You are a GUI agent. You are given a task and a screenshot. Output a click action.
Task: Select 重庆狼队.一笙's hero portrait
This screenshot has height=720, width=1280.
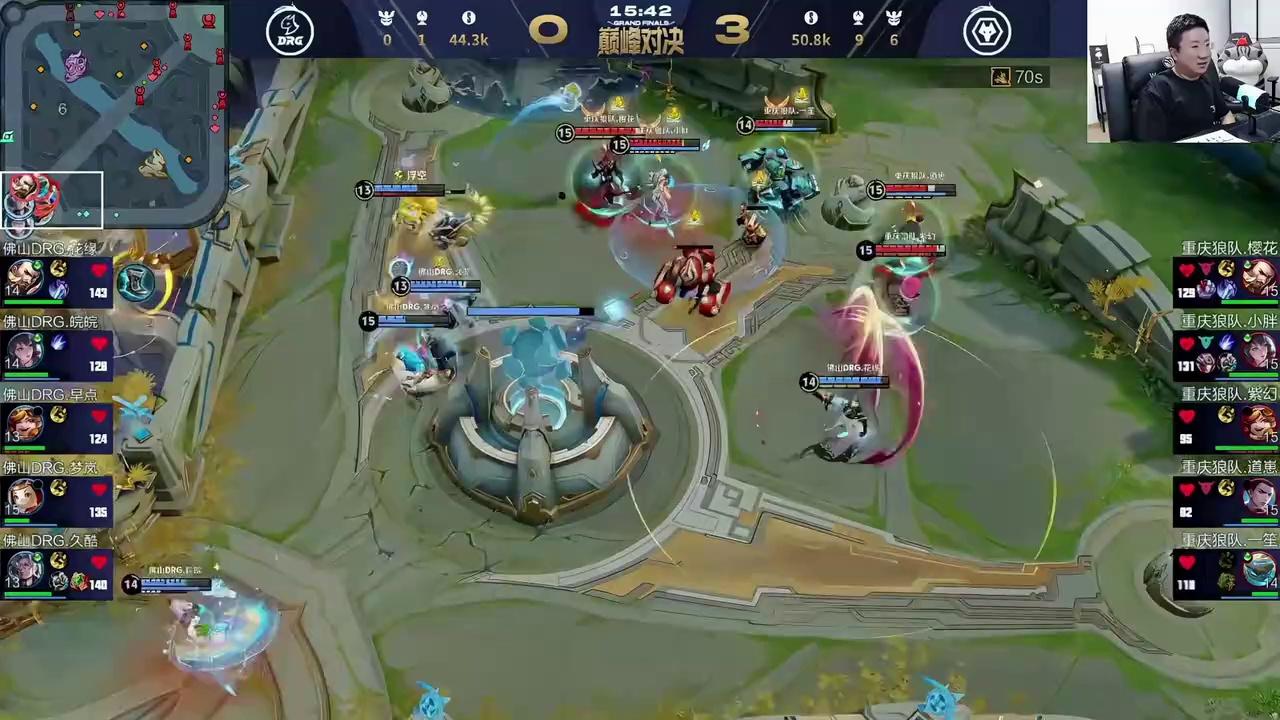click(x=1258, y=570)
